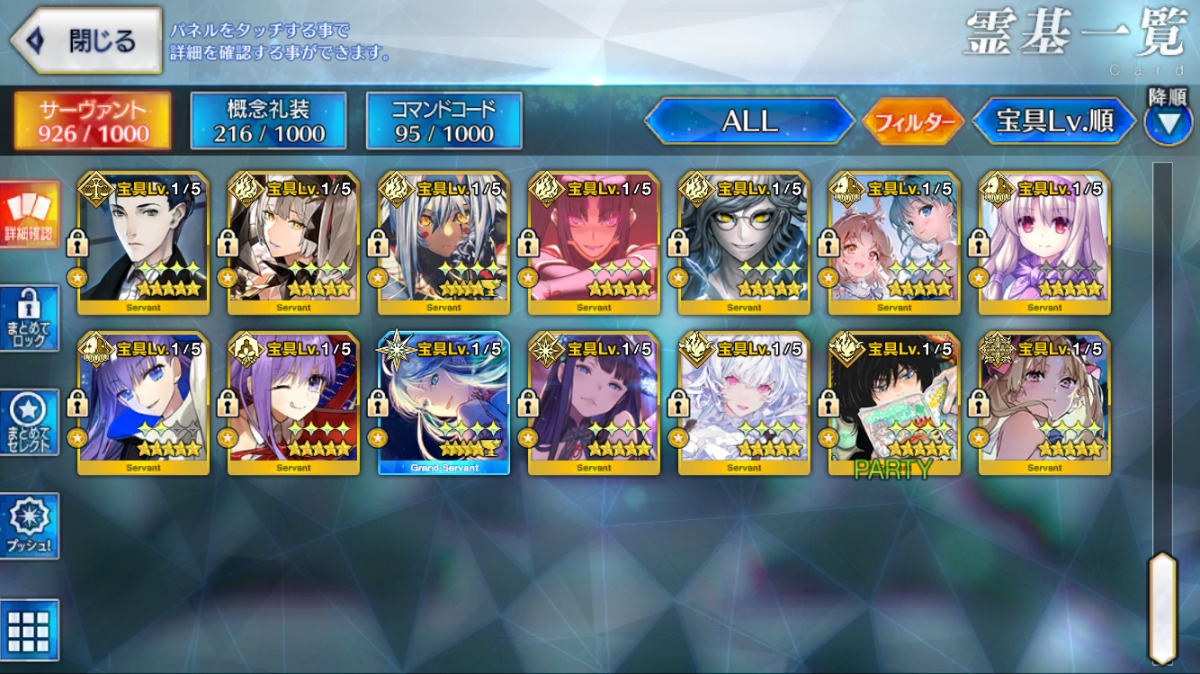Select the dark-haired man in suit servant card
Screen dimensions: 1200x674
click(144, 240)
